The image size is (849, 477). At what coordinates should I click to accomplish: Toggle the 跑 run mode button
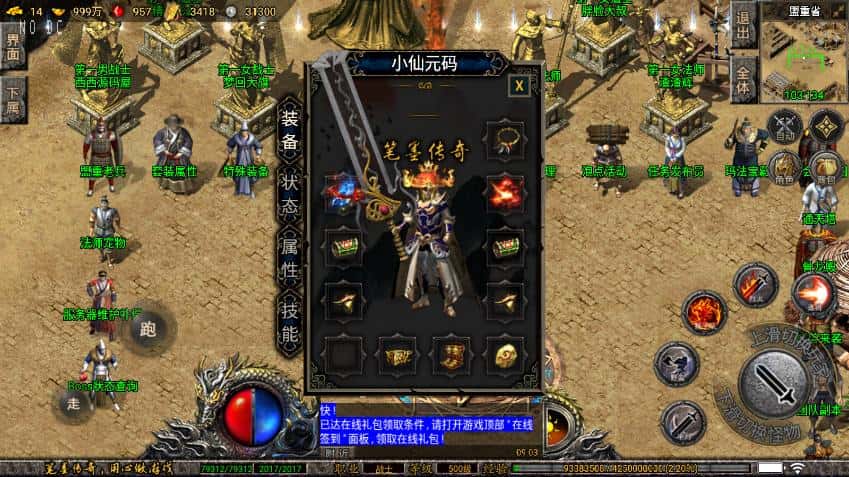[149, 327]
